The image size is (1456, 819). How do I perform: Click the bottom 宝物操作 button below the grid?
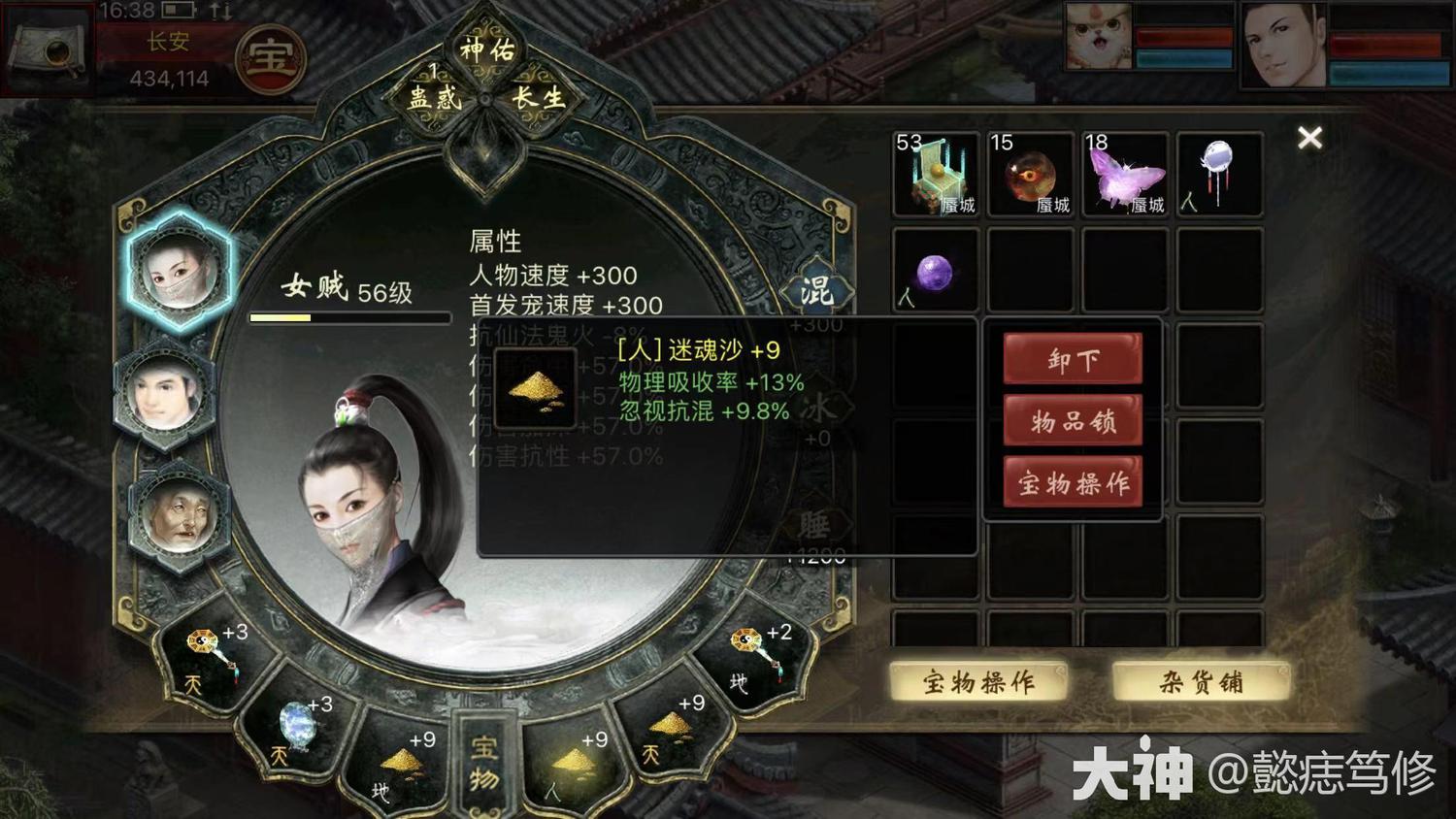978,682
